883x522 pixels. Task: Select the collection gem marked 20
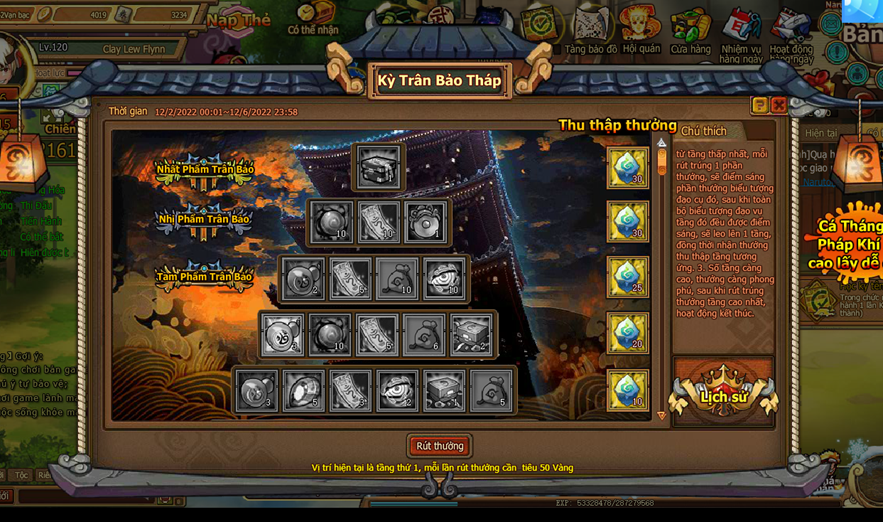point(628,333)
